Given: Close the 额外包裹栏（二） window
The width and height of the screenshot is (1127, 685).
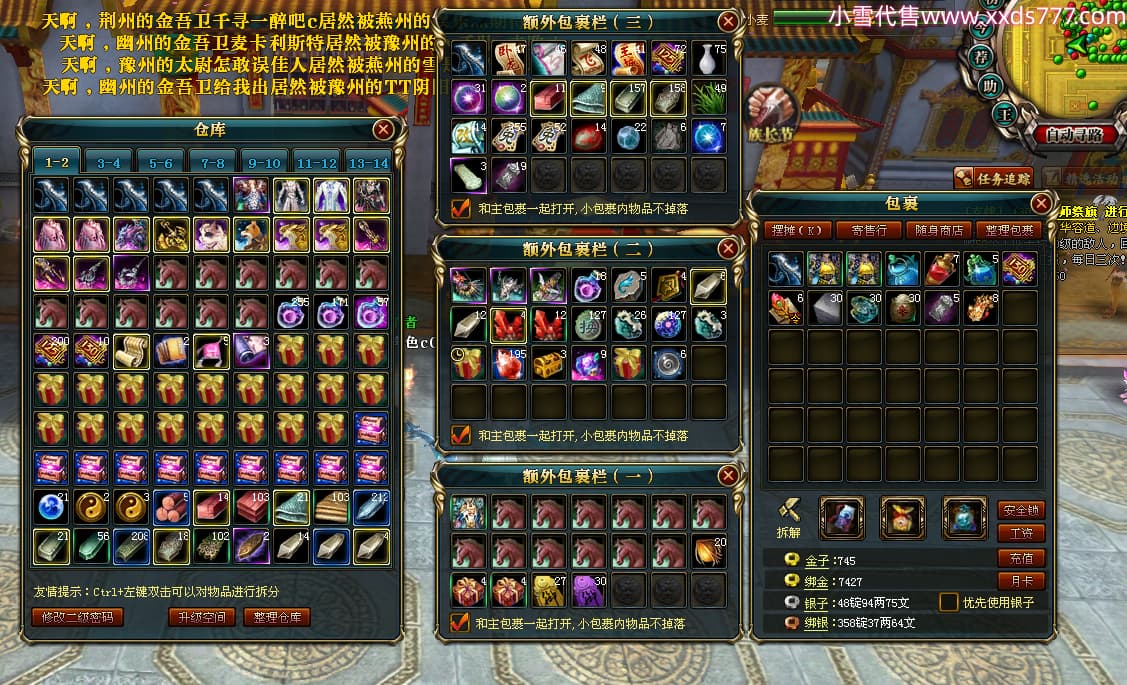Looking at the screenshot, I should tap(728, 248).
